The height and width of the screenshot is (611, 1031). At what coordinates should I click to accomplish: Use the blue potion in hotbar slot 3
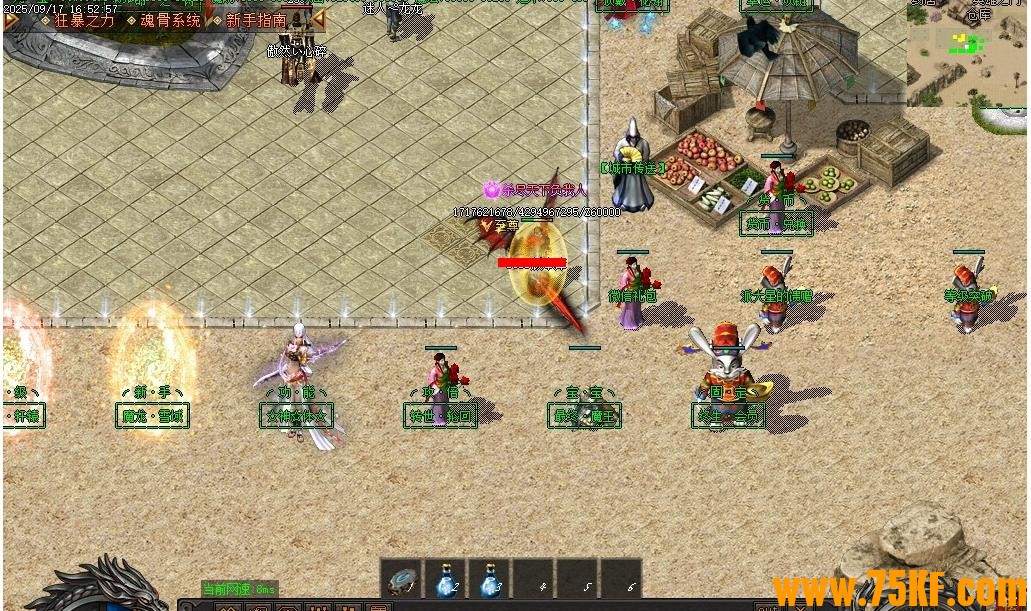click(490, 579)
